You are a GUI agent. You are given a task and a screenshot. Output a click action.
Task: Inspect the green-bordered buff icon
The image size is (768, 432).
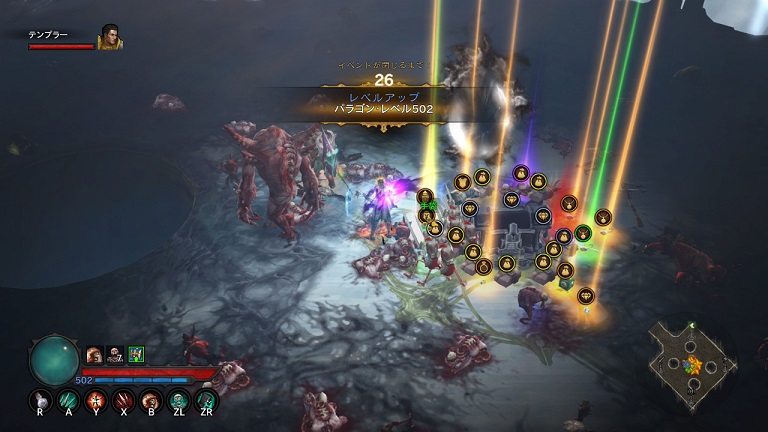coord(136,353)
